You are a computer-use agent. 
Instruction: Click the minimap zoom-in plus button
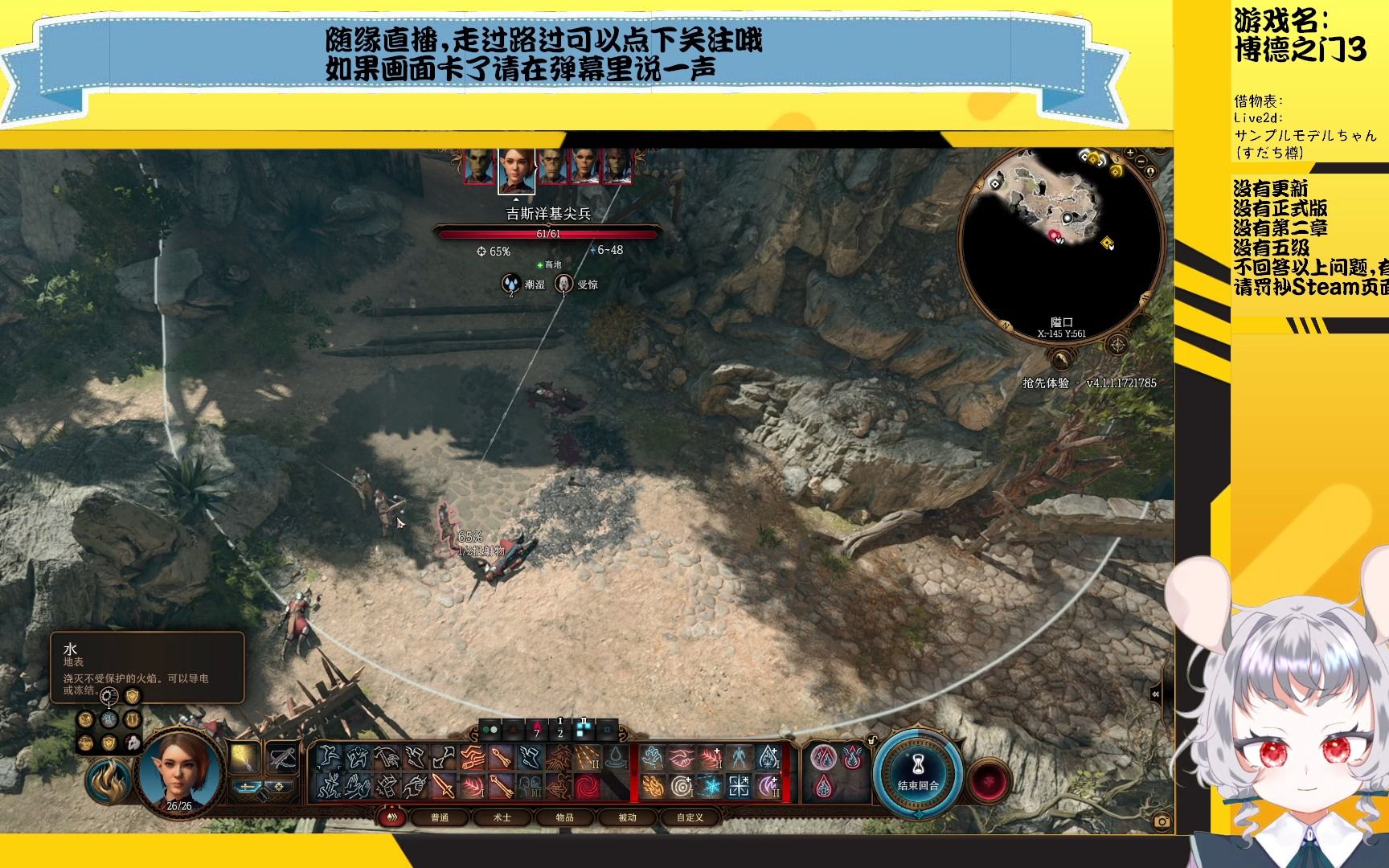pos(1130,153)
